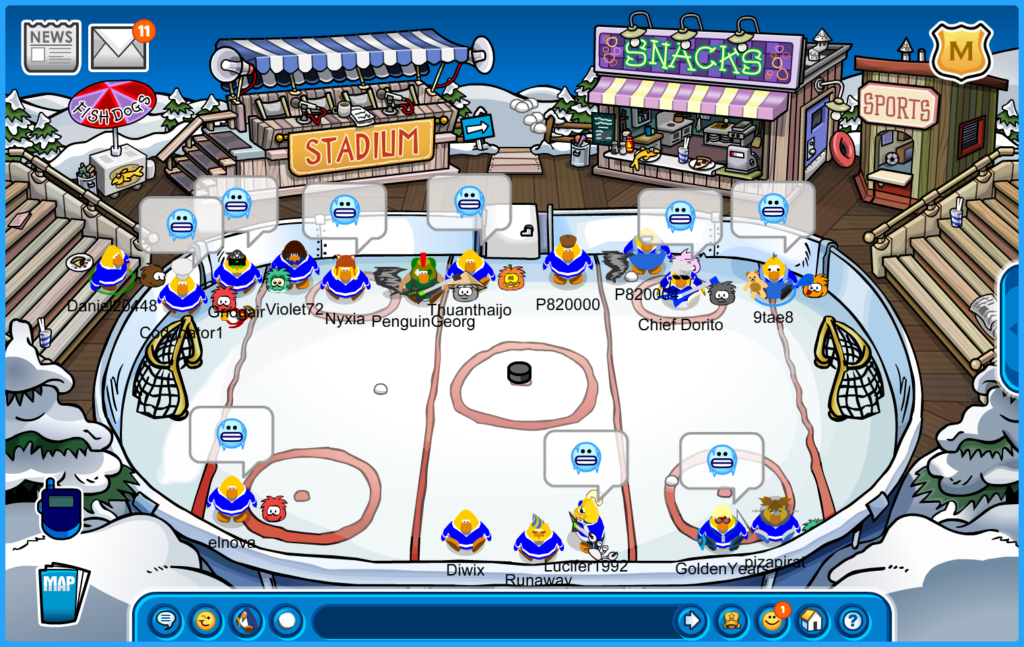Open the mail envelope inbox
Screen dimensions: 1024x647
pyautogui.click(x=118, y=47)
